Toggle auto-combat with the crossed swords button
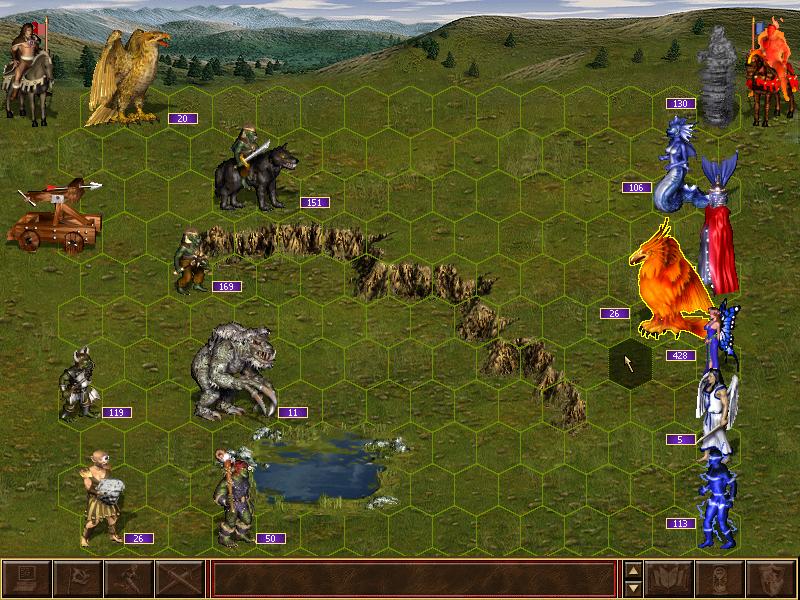The image size is (800, 600). point(179,579)
